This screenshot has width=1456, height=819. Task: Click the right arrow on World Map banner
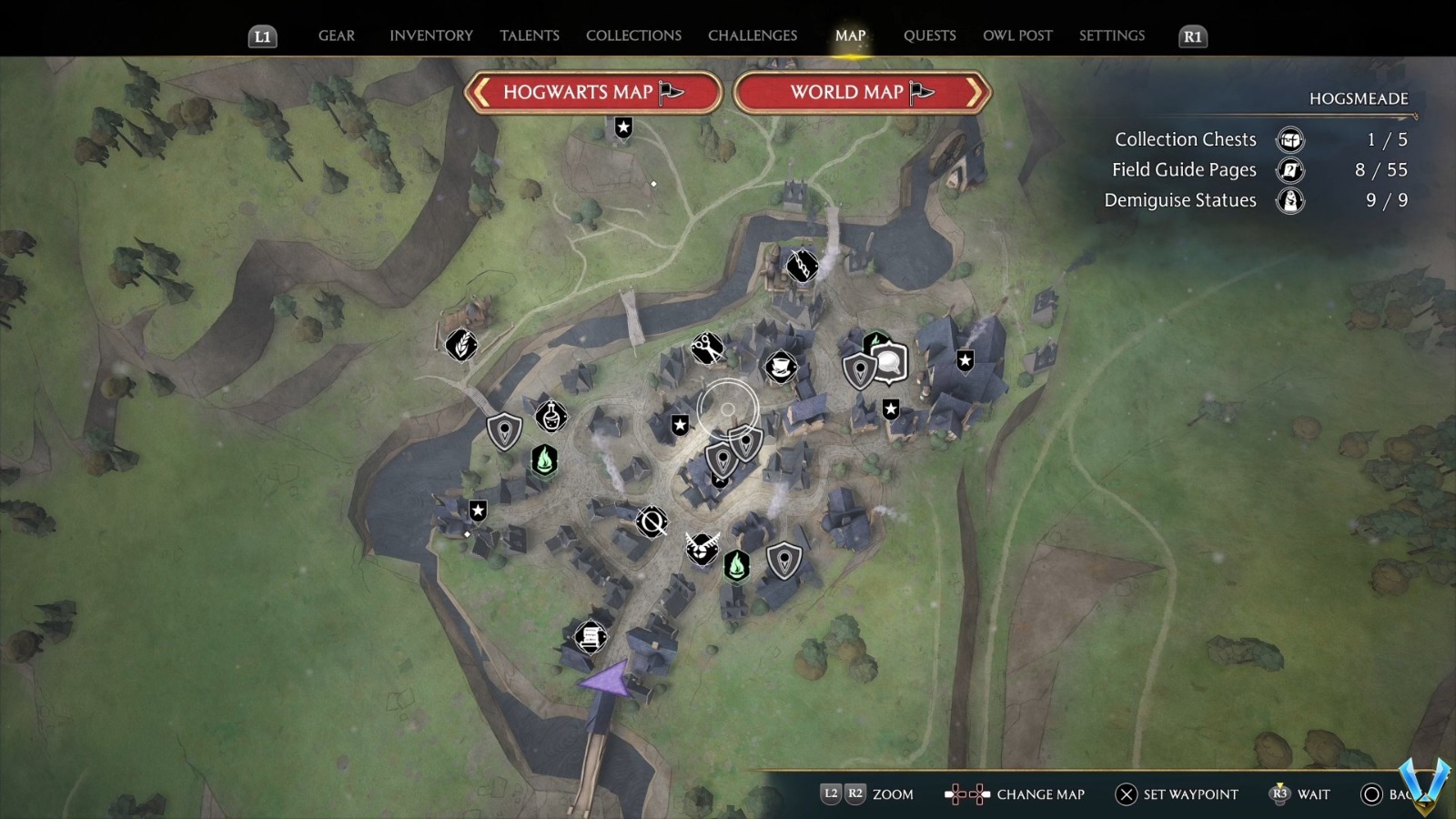[x=976, y=92]
